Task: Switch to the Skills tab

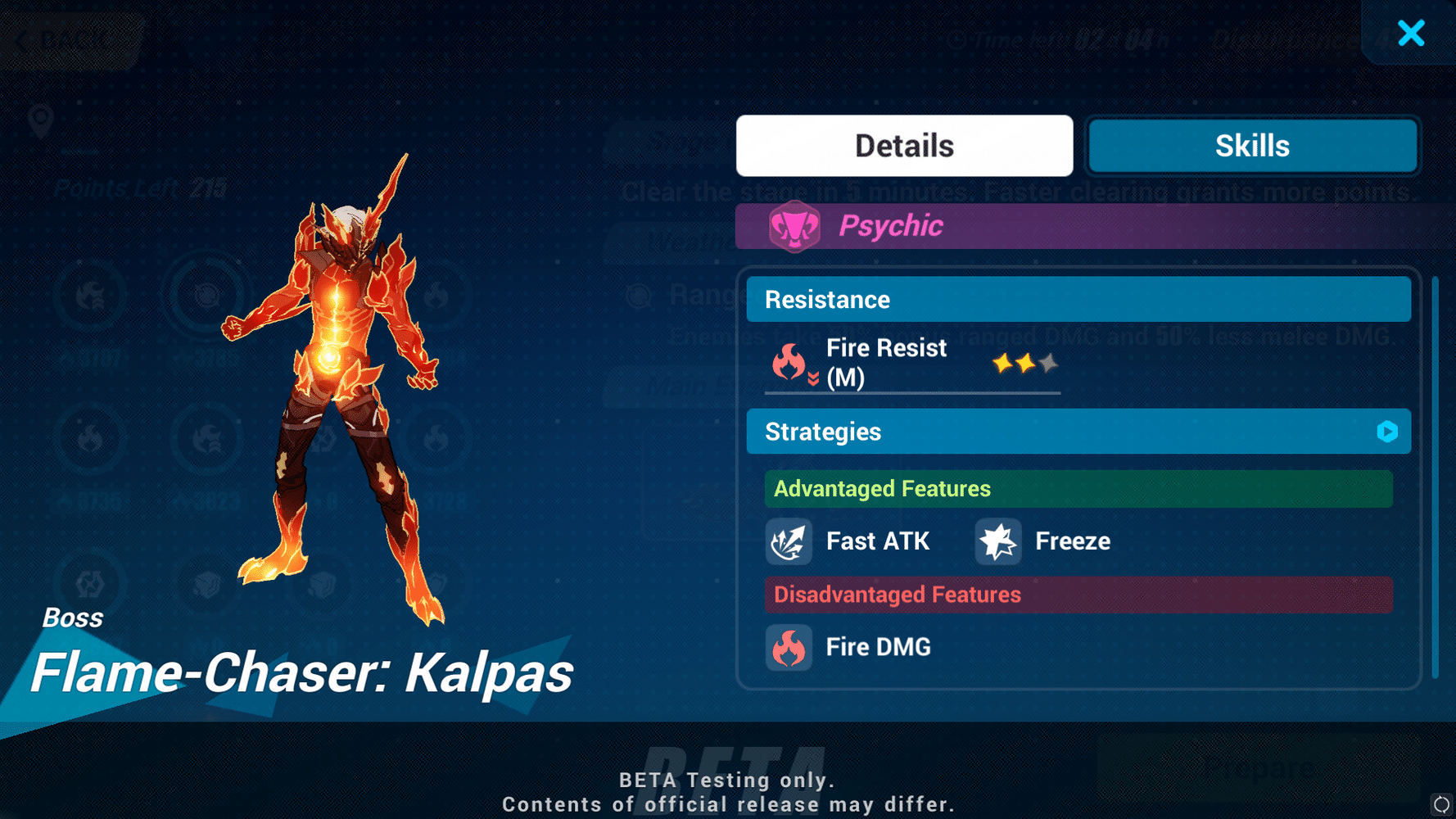Action: pos(1251,145)
